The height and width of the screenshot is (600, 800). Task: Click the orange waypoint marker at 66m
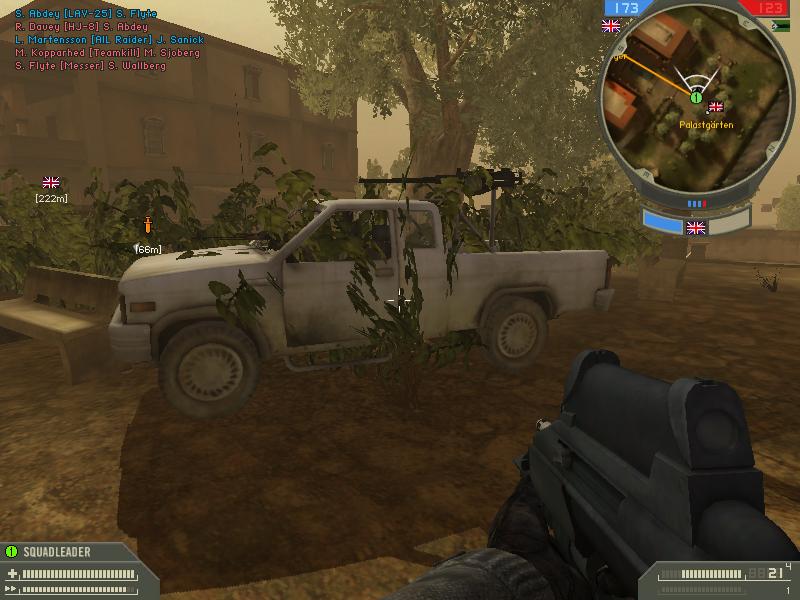148,224
